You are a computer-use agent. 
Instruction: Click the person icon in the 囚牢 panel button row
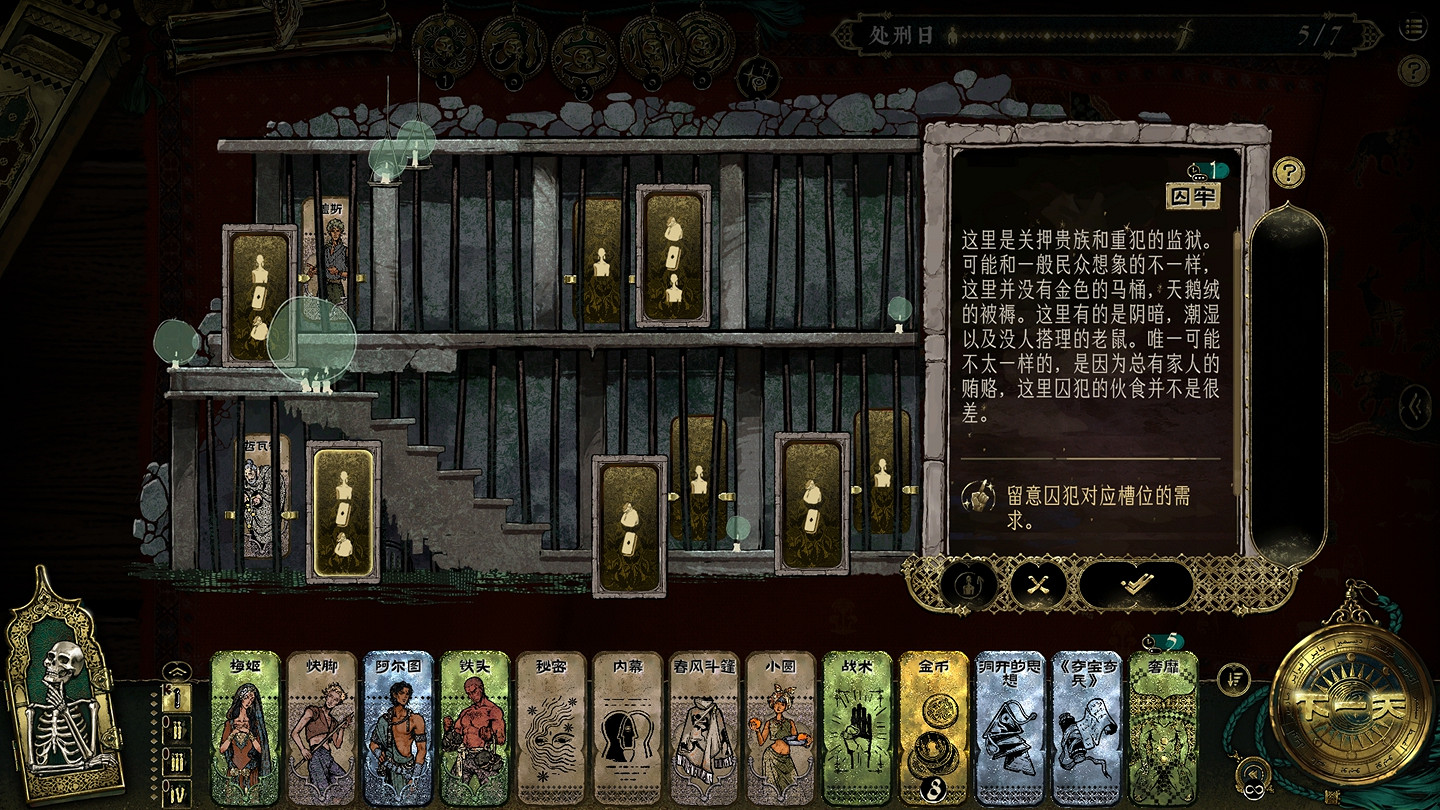968,585
